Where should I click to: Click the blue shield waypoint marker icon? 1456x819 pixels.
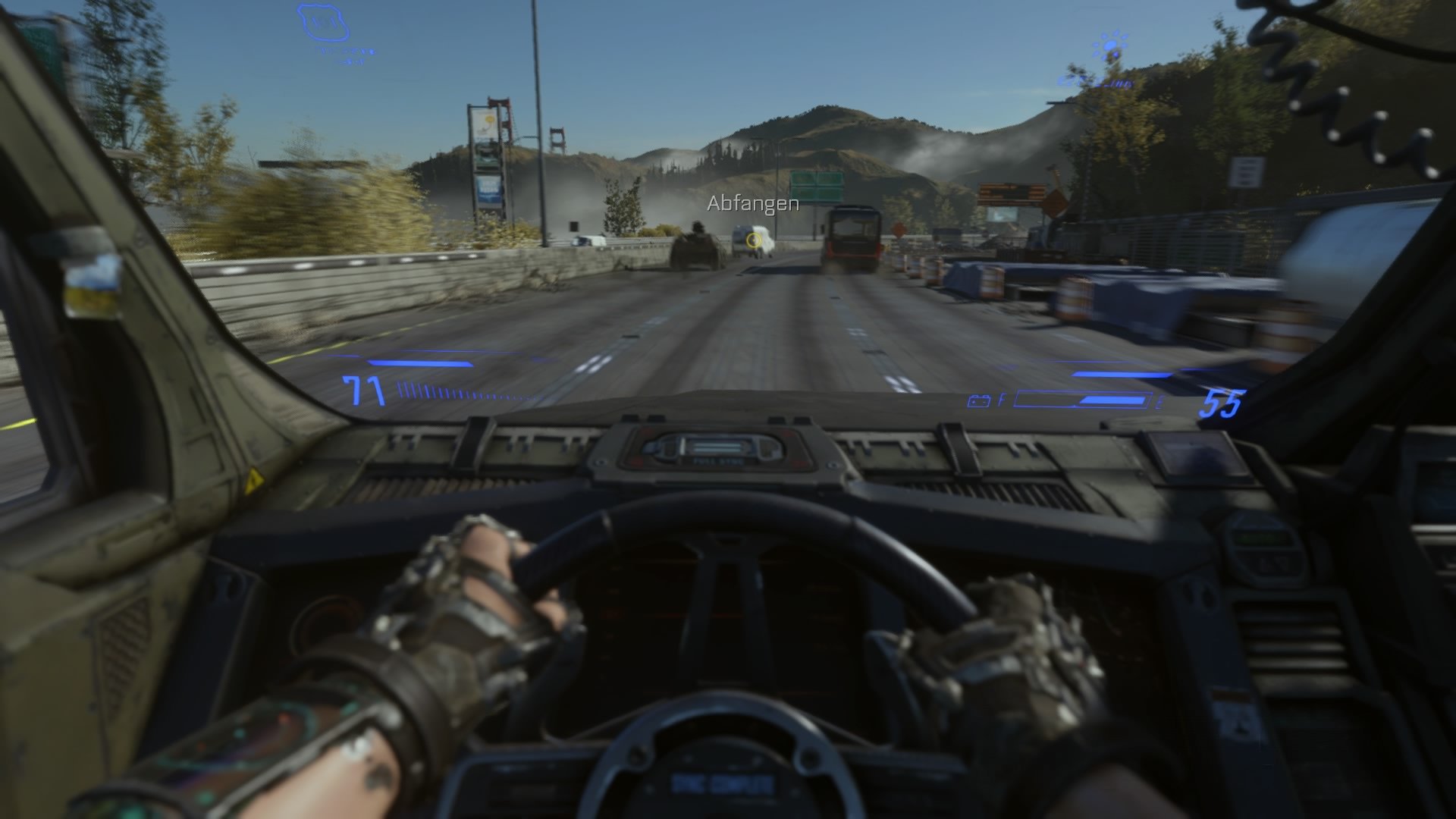pos(322,21)
